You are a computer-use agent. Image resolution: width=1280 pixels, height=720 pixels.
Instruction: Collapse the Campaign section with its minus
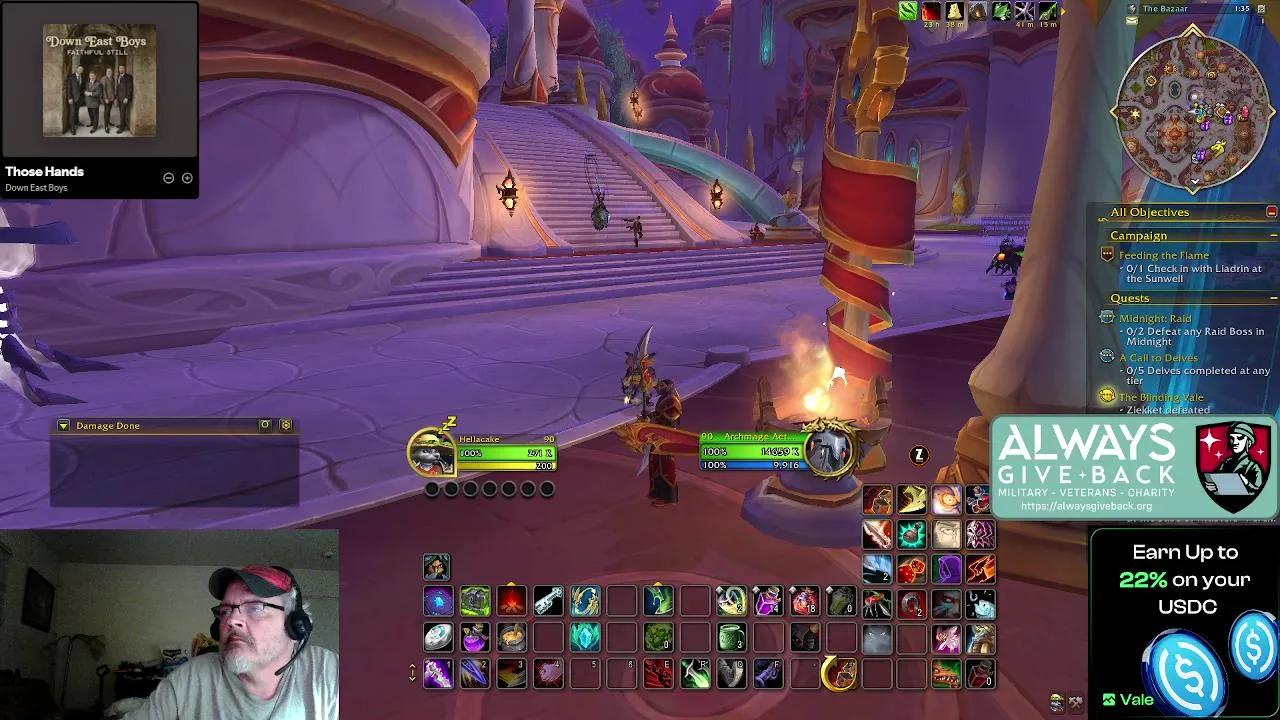(x=1273, y=235)
